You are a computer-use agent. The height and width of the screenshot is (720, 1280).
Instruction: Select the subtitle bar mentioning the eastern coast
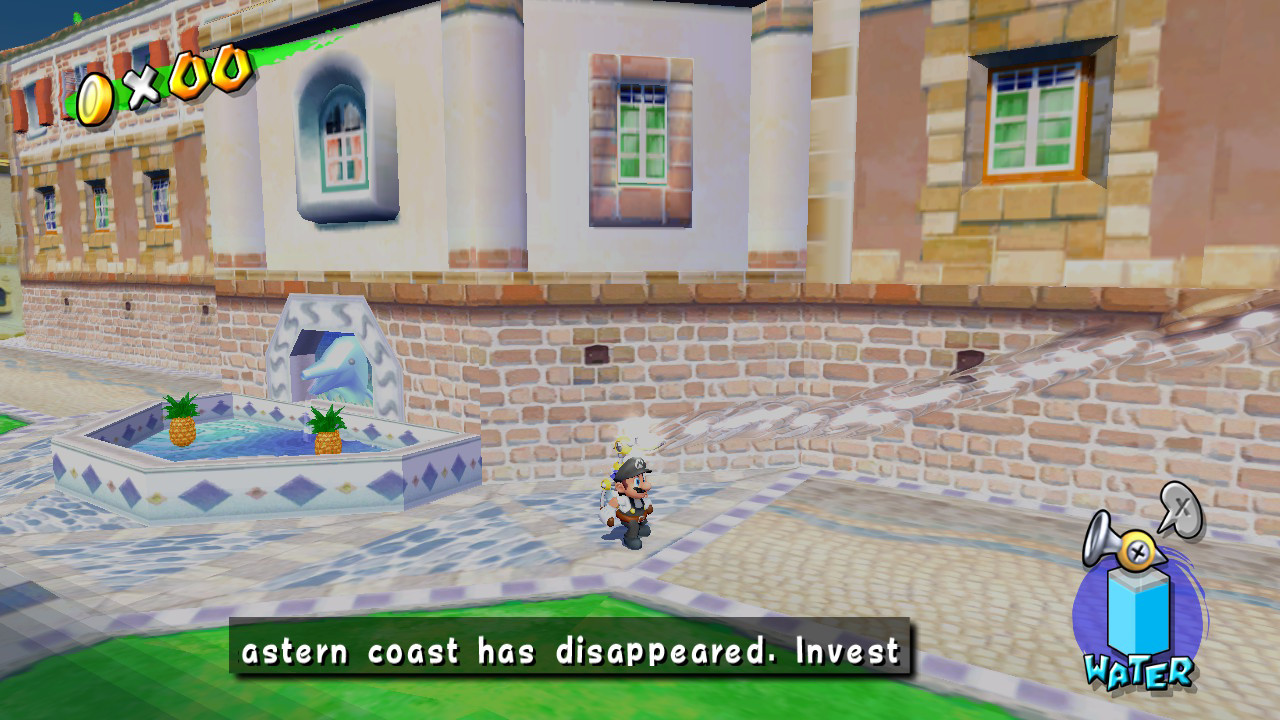pos(570,651)
